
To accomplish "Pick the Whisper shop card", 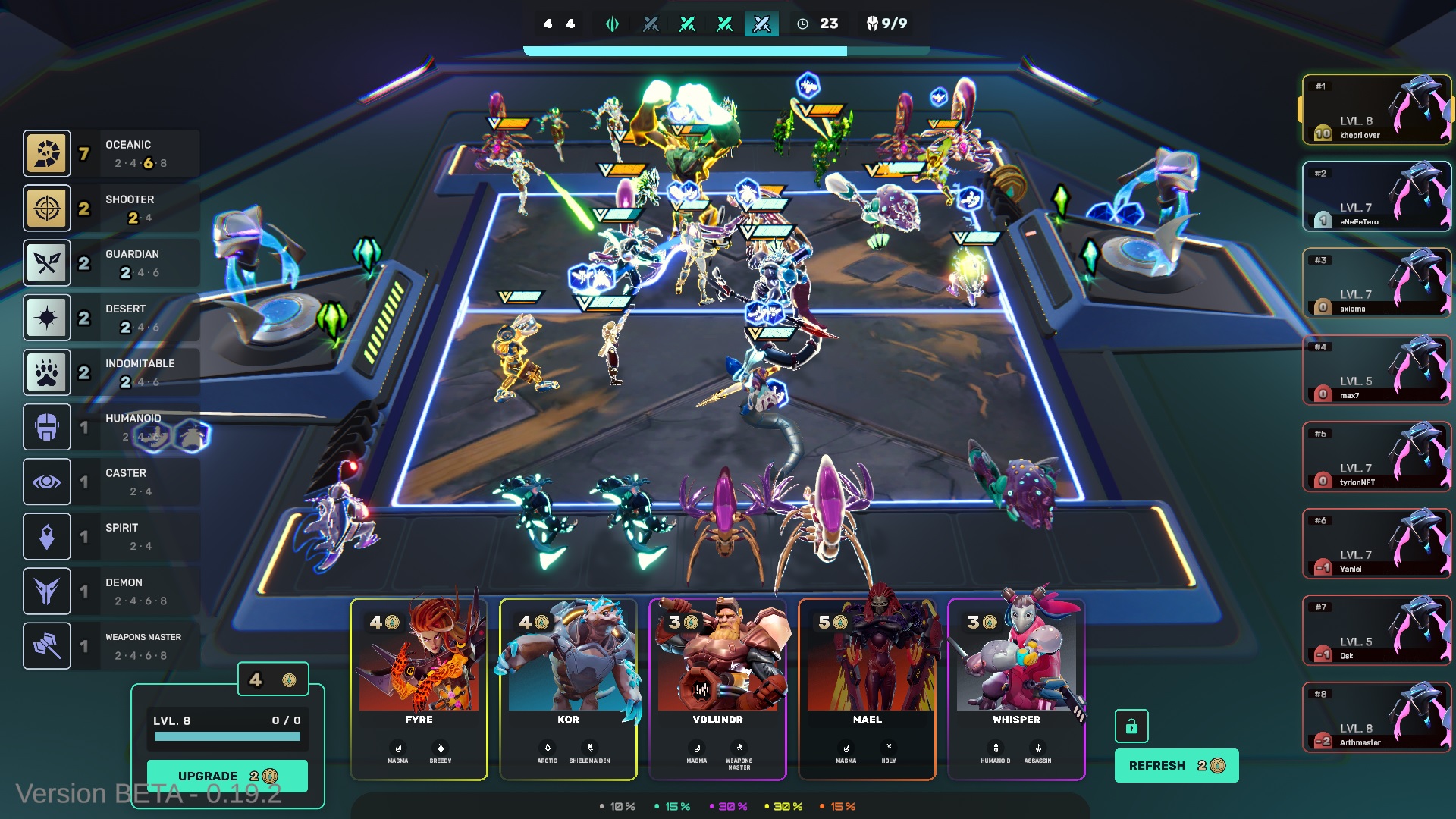I will (x=1016, y=689).
